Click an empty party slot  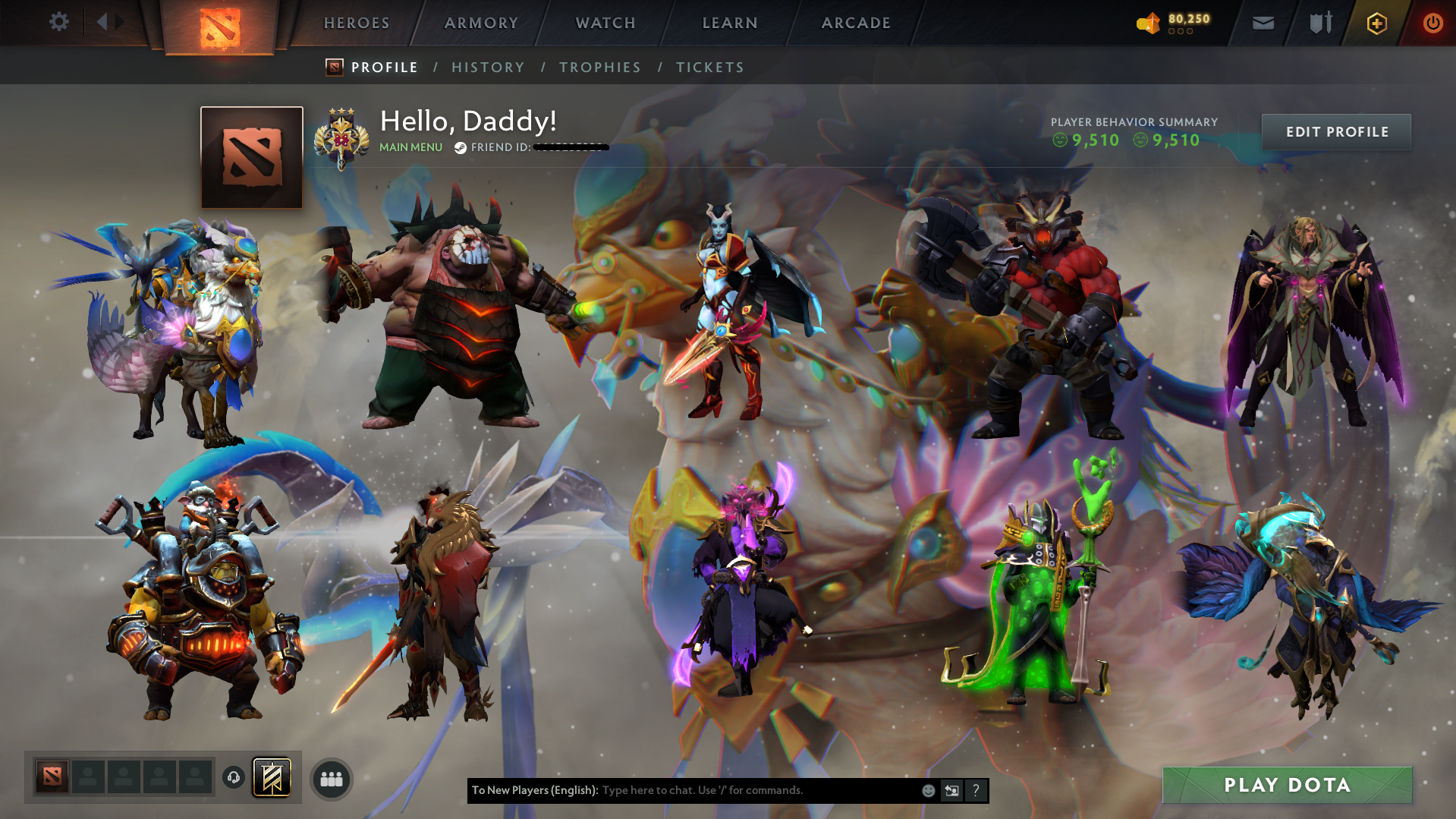click(88, 776)
